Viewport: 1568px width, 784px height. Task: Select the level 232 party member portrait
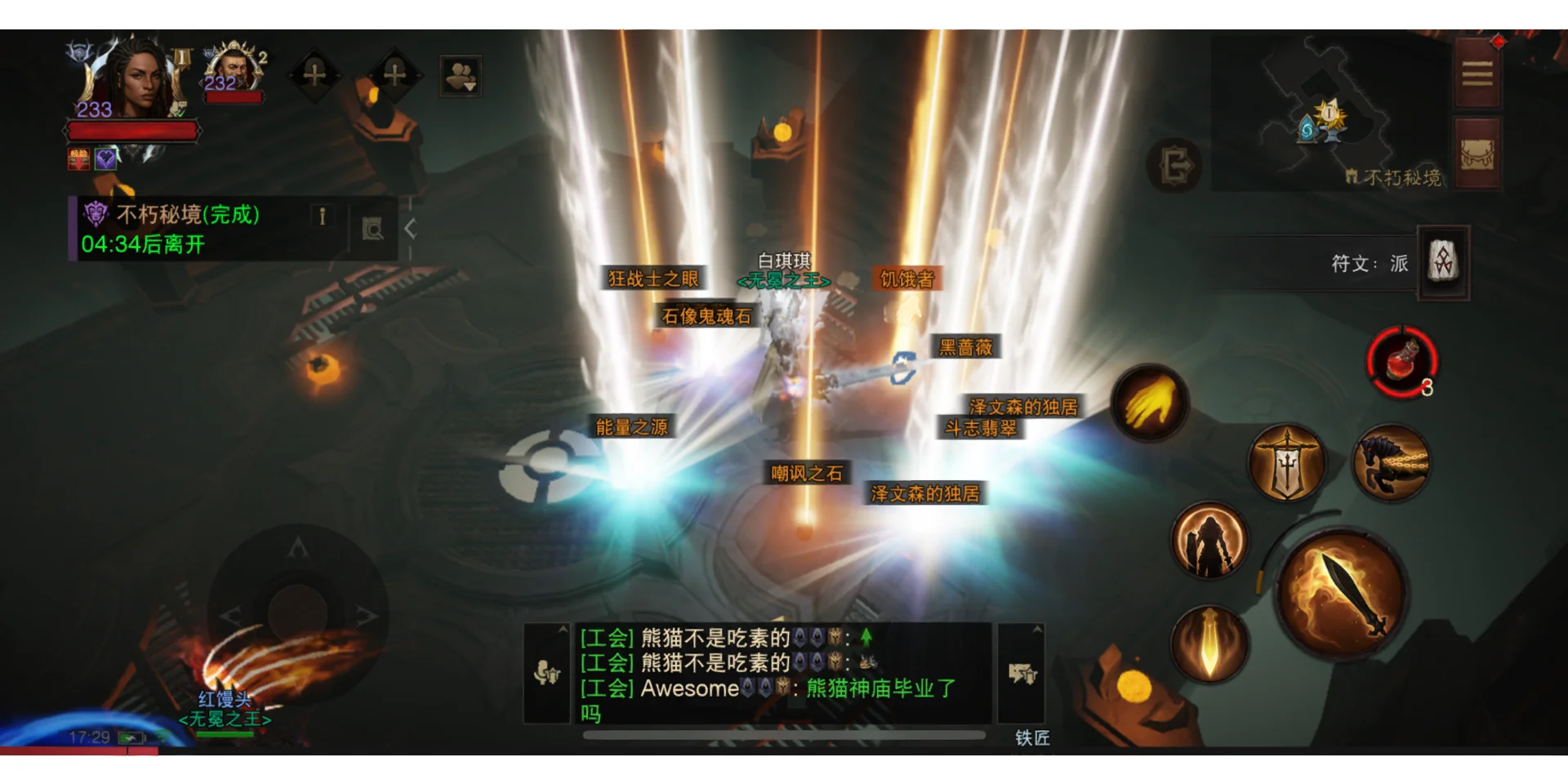(234, 72)
